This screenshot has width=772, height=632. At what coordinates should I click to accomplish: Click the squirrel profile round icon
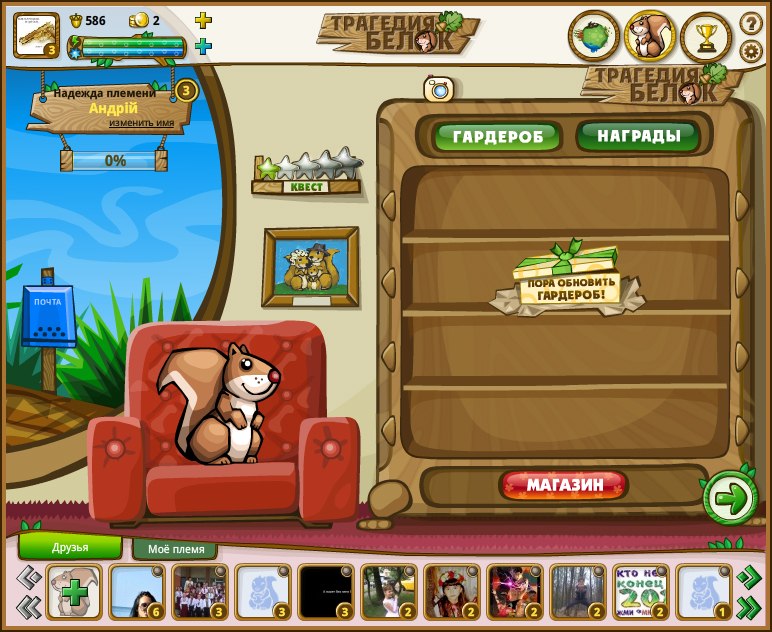[650, 37]
